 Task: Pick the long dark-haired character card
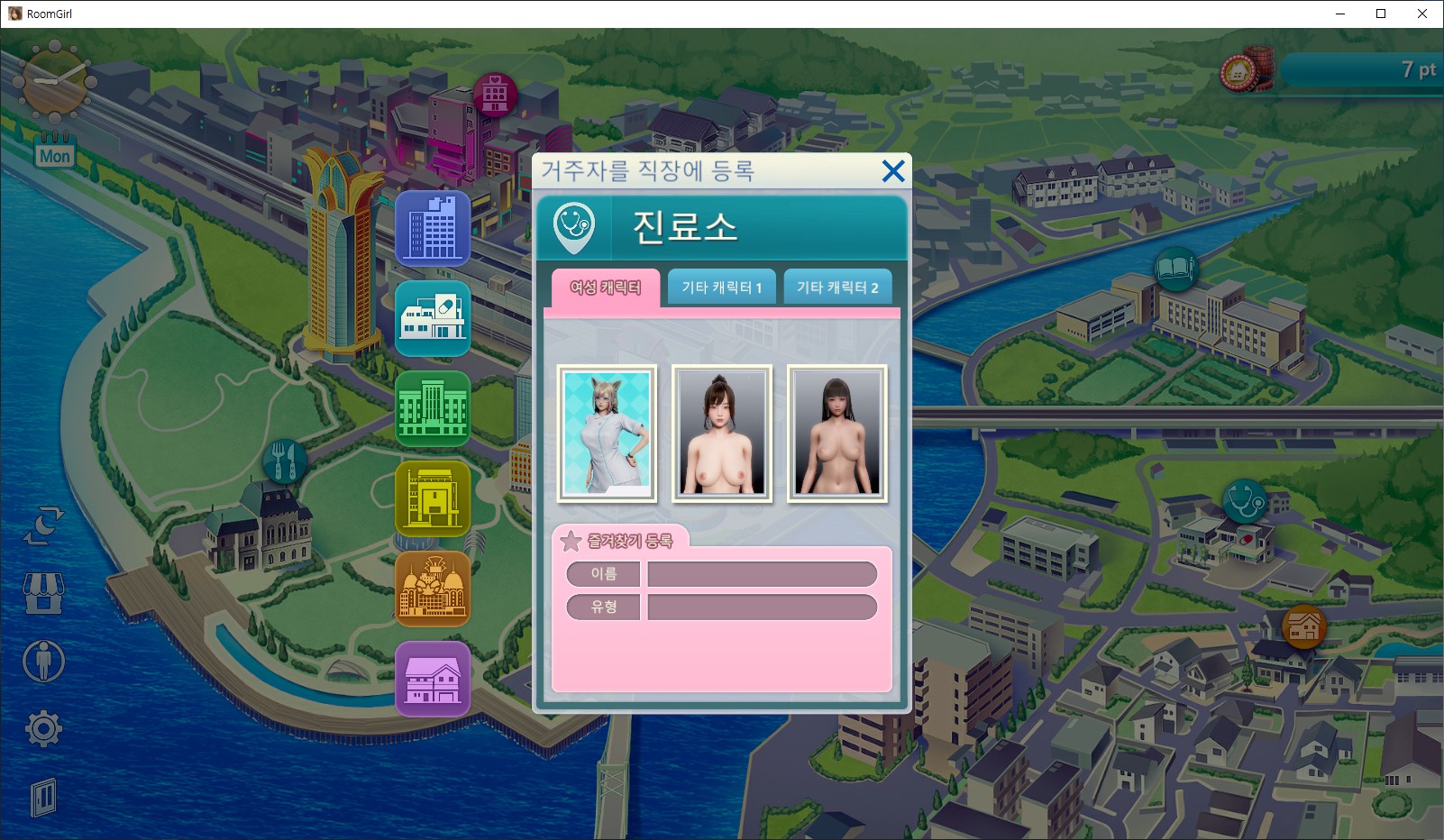click(837, 434)
